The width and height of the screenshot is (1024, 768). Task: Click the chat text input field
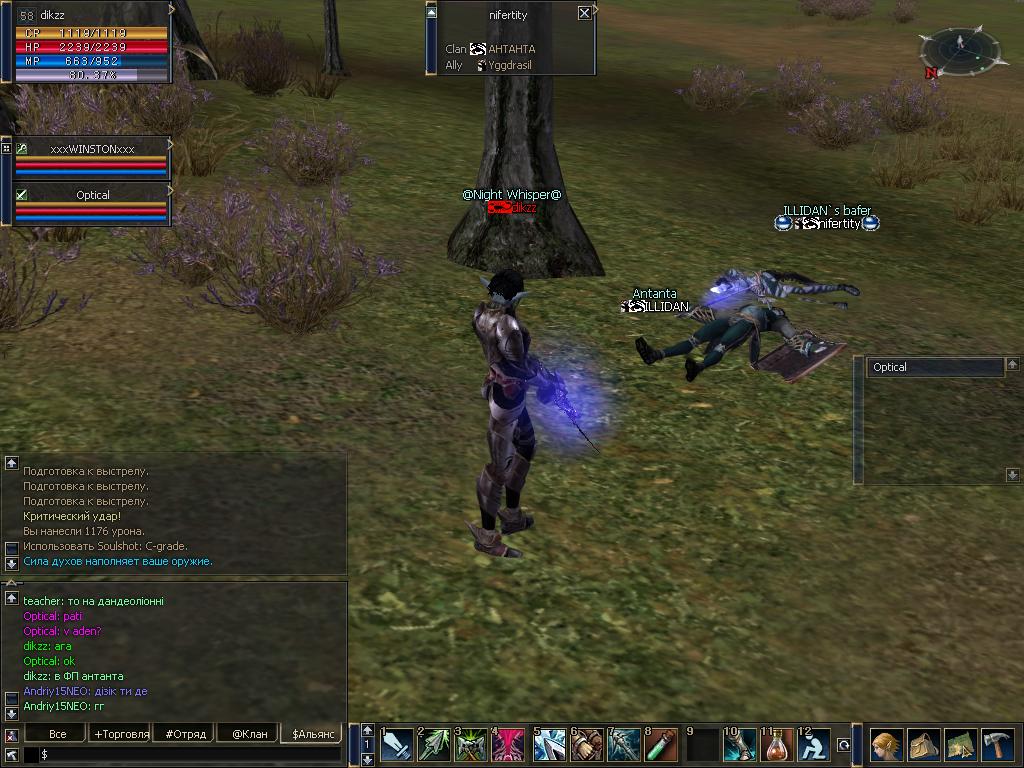click(x=190, y=754)
